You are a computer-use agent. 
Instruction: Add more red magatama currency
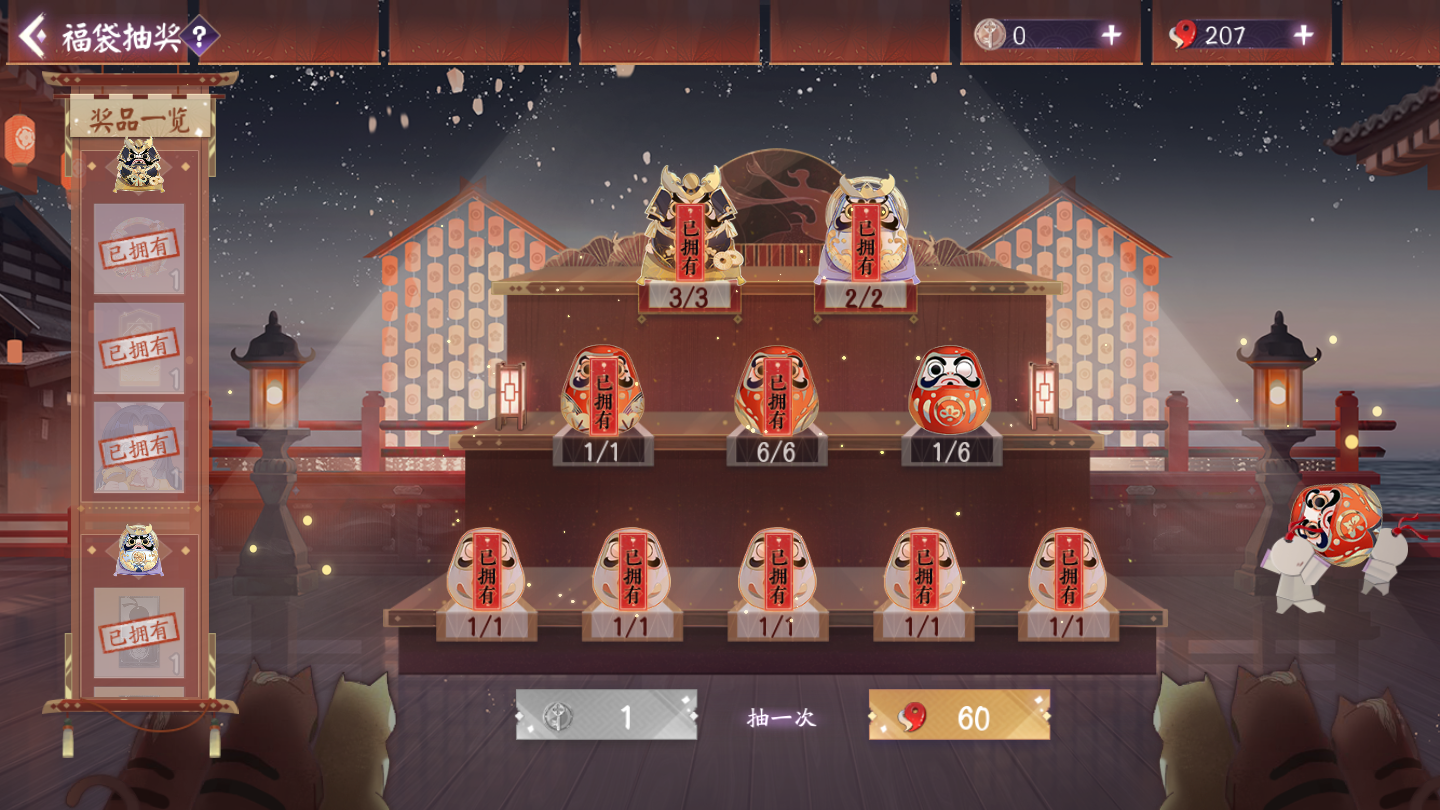[1303, 36]
